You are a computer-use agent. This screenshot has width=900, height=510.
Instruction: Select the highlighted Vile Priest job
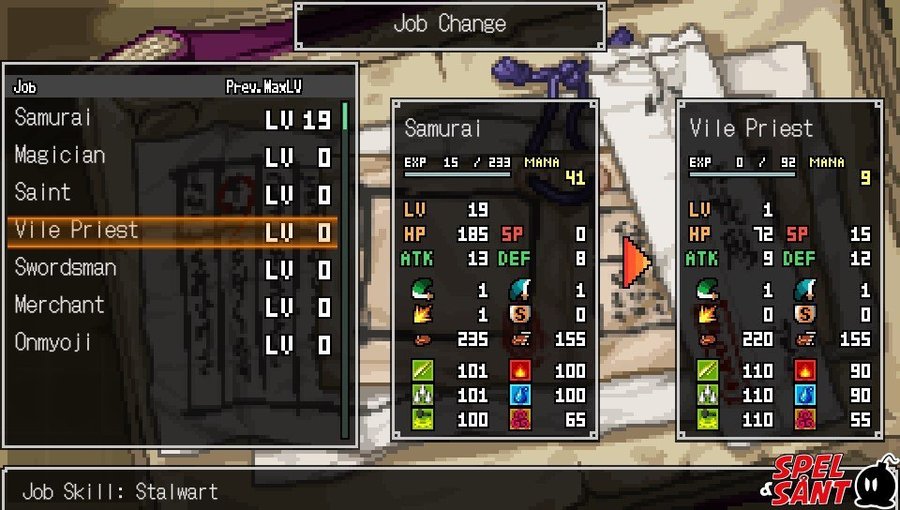170,231
